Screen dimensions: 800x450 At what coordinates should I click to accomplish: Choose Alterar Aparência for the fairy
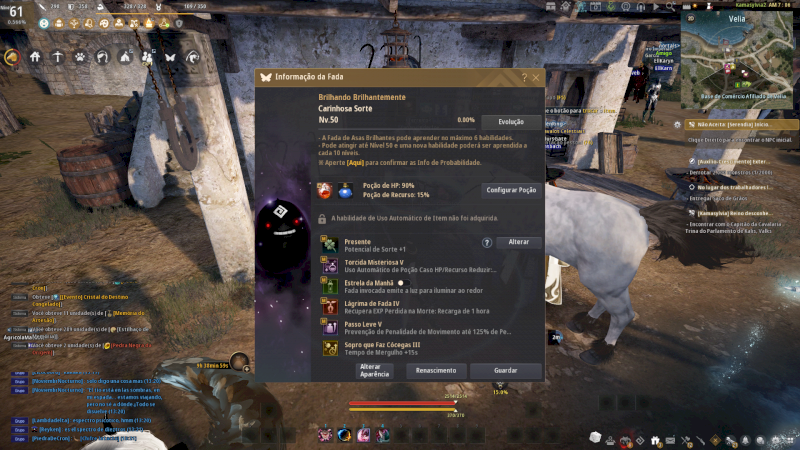tap(370, 371)
